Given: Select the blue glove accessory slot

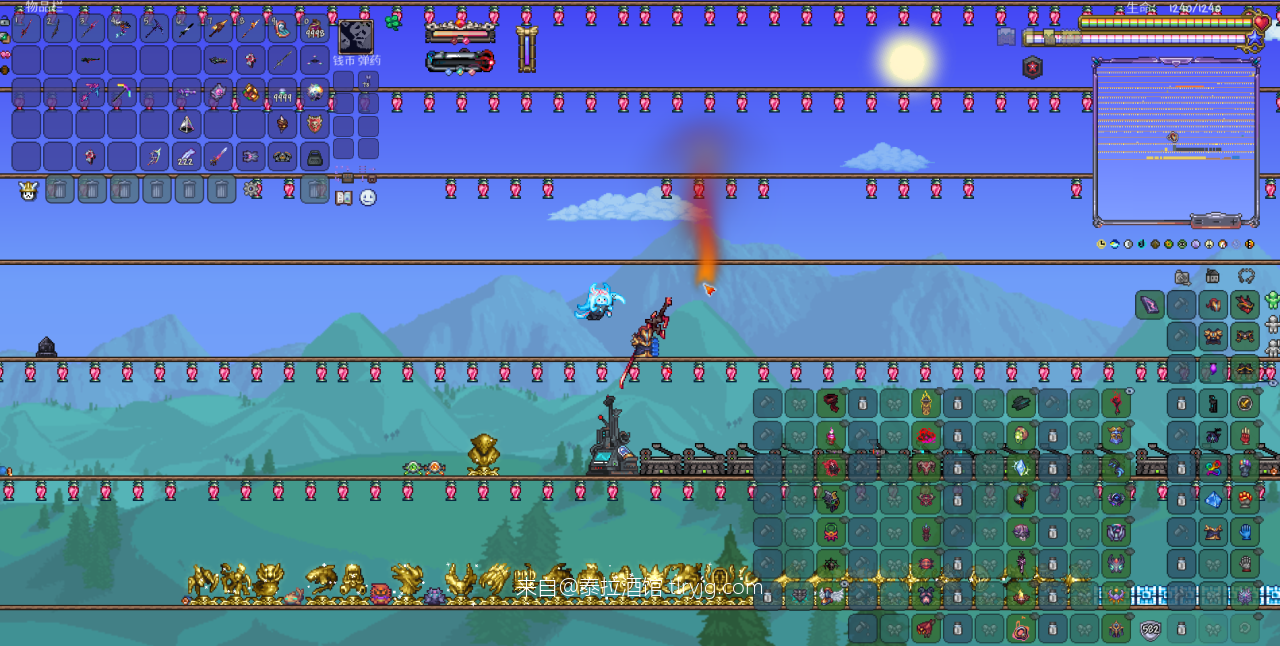Looking at the screenshot, I should 1245,531.
